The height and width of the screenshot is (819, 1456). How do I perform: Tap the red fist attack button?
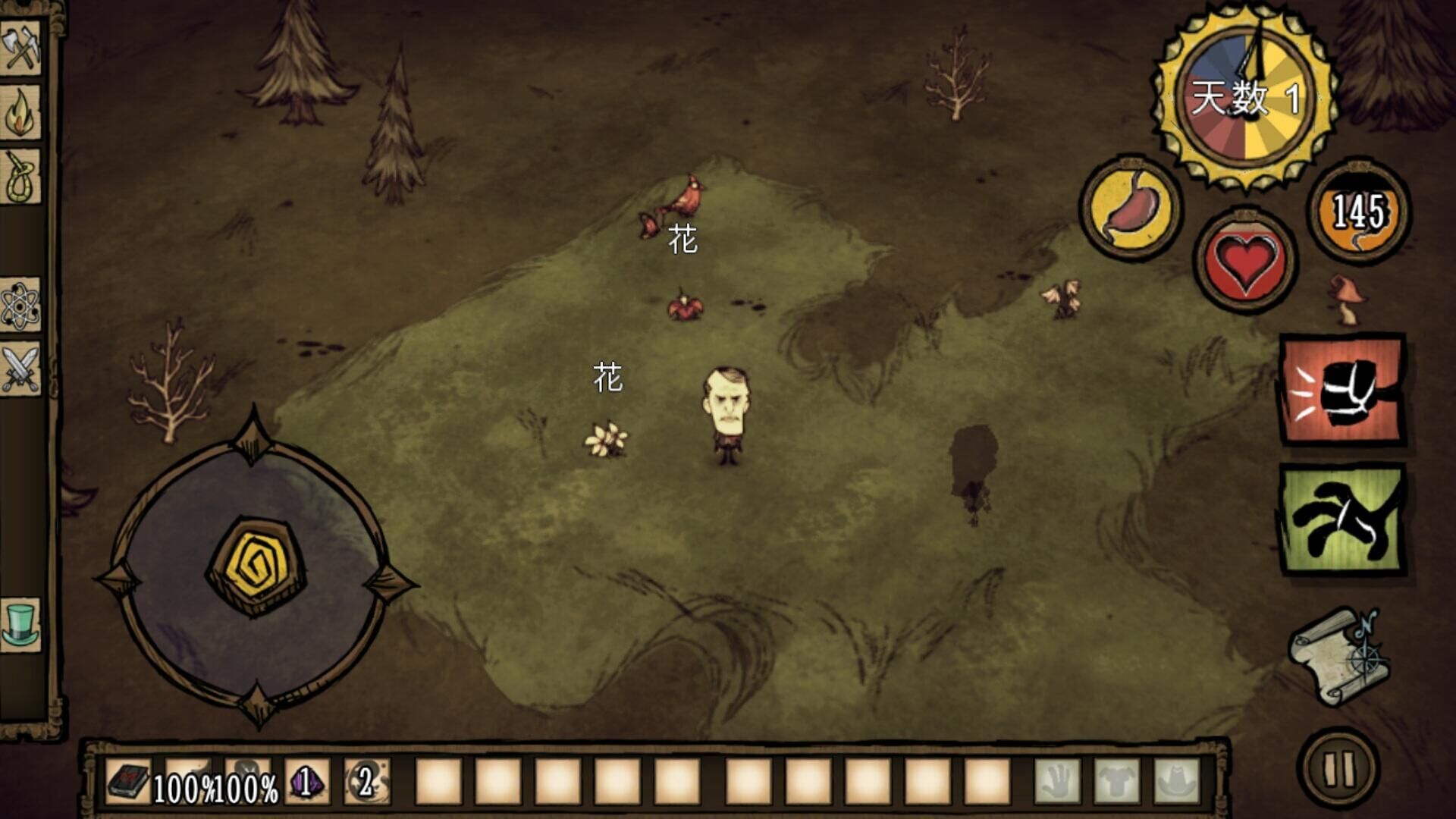tap(1342, 390)
